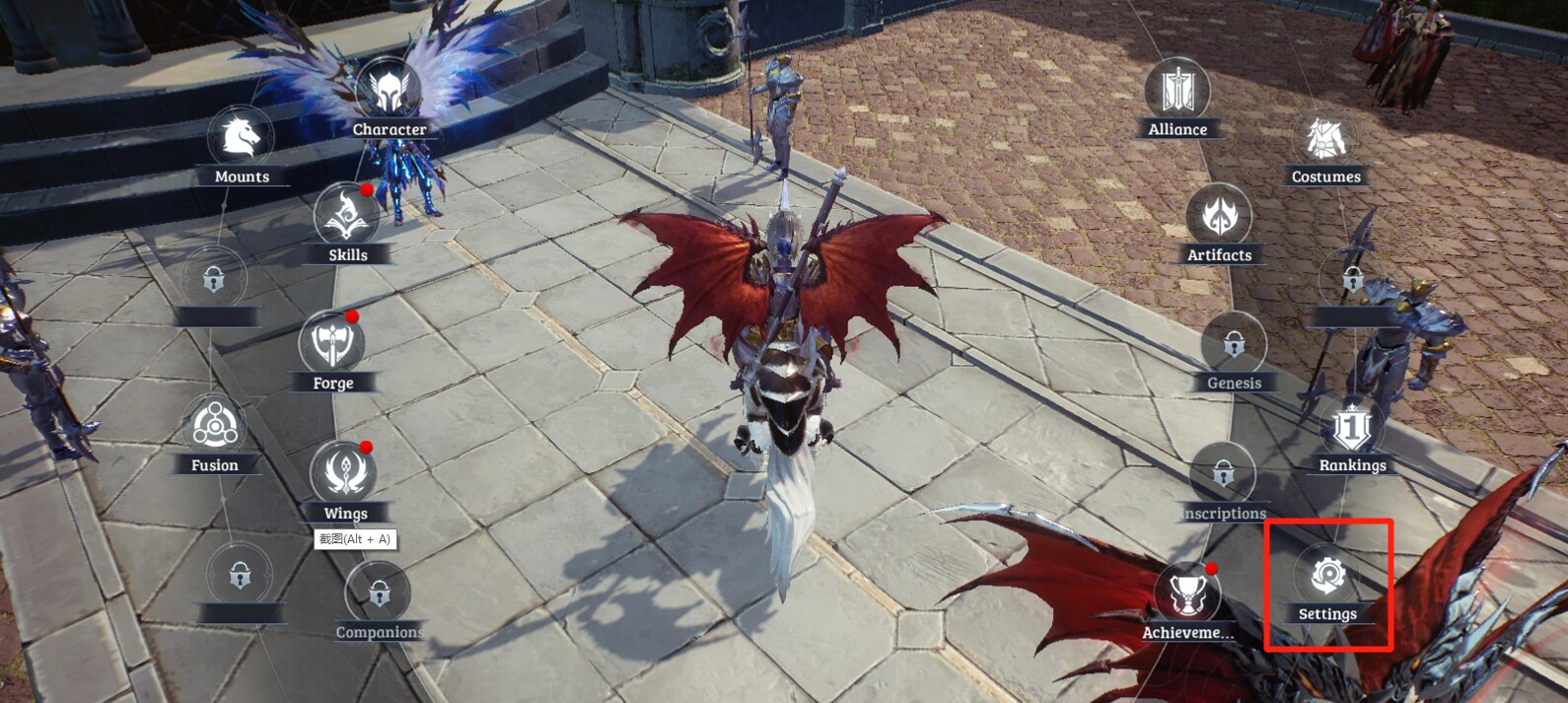
Task: Show the Costumes menu
Action: 1324,139
